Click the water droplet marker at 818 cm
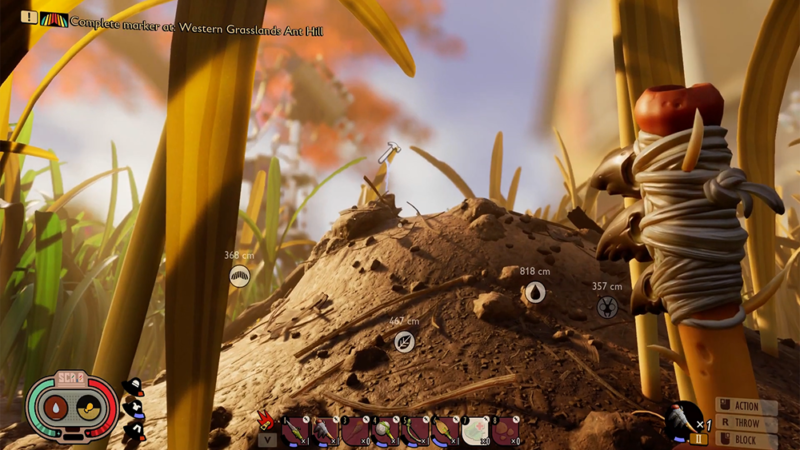The width and height of the screenshot is (800, 450). [535, 292]
